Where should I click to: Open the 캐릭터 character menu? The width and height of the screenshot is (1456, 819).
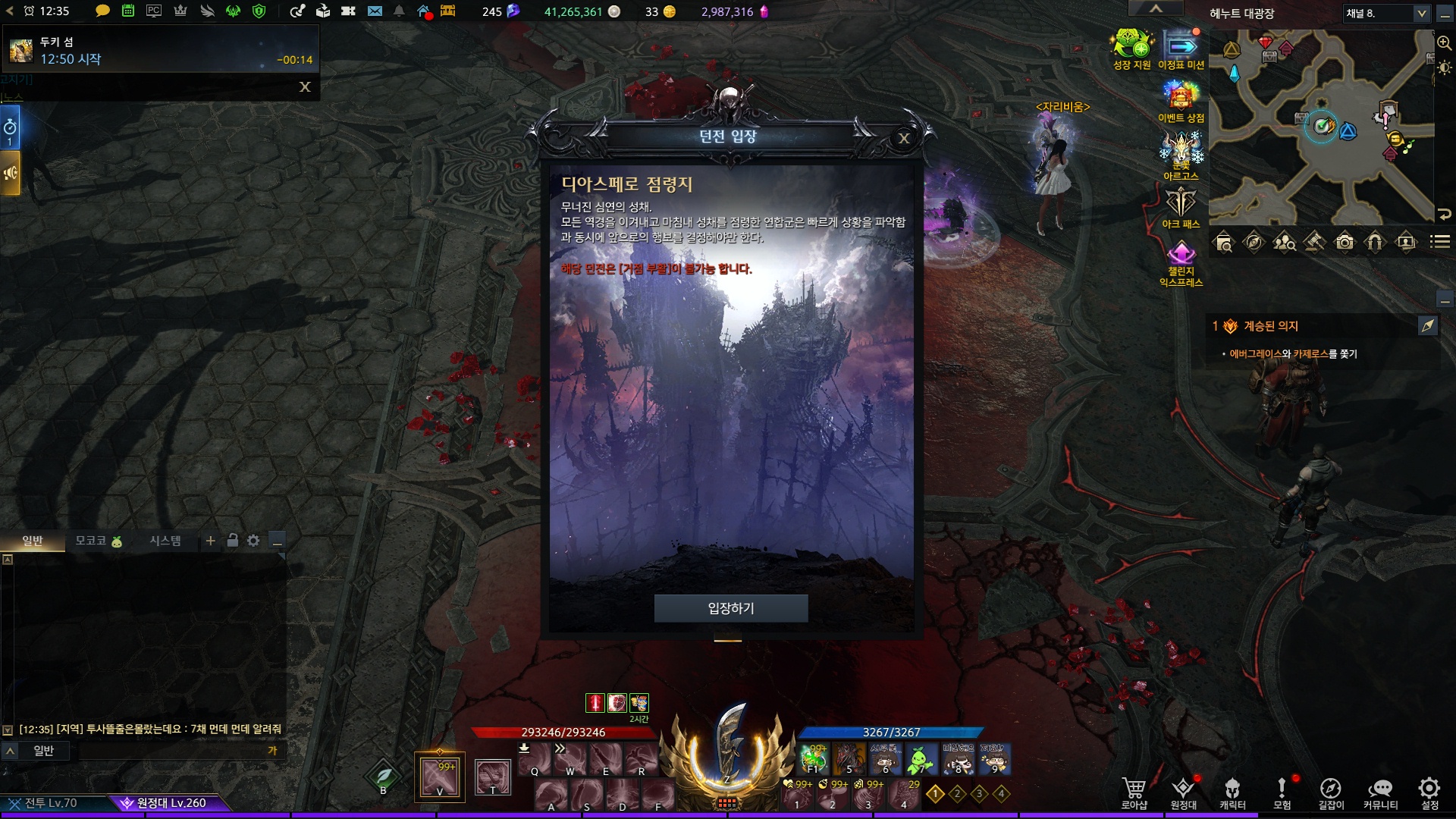tap(1232, 792)
